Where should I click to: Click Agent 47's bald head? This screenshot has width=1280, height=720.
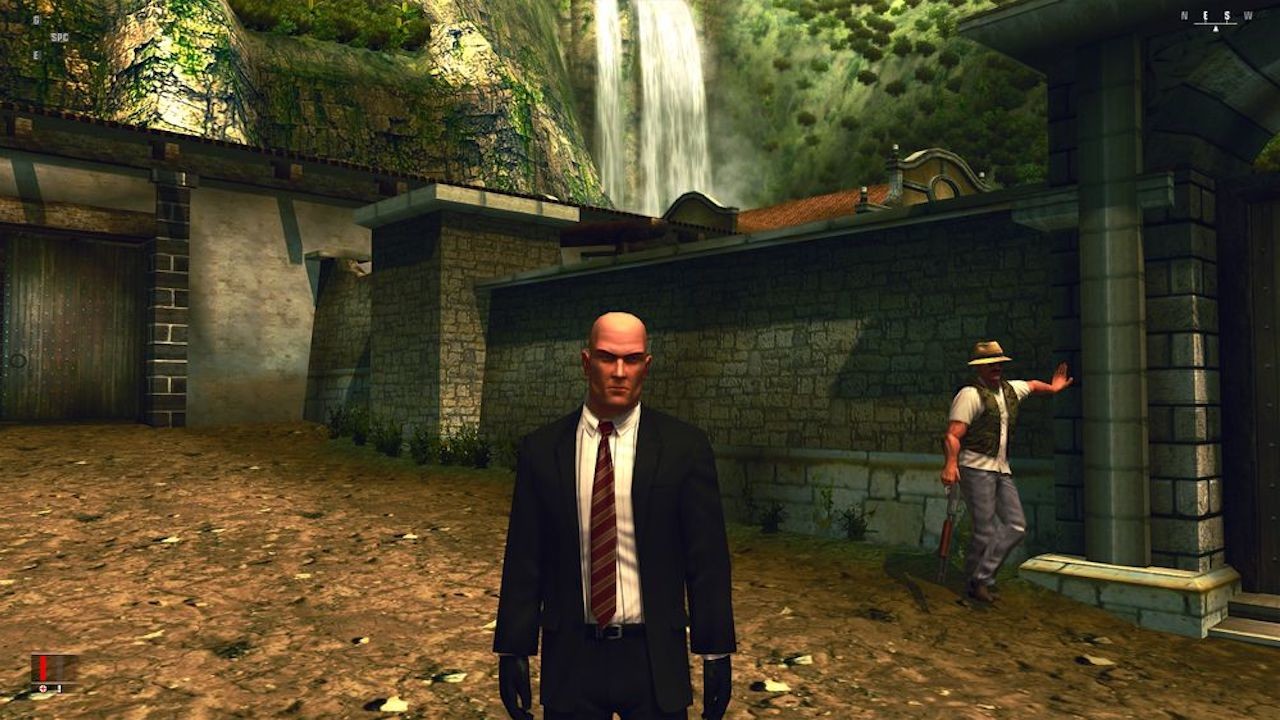point(618,330)
